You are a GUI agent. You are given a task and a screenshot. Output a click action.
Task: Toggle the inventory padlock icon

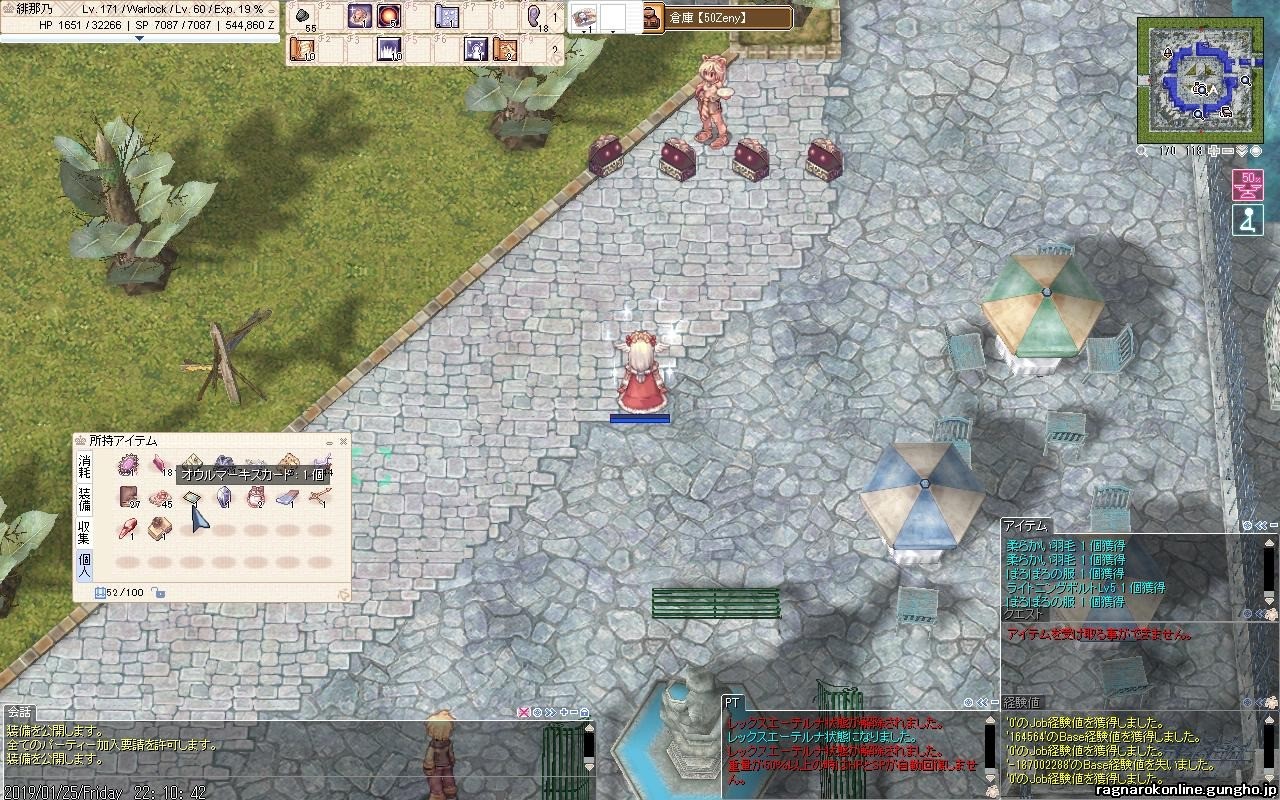click(160, 593)
